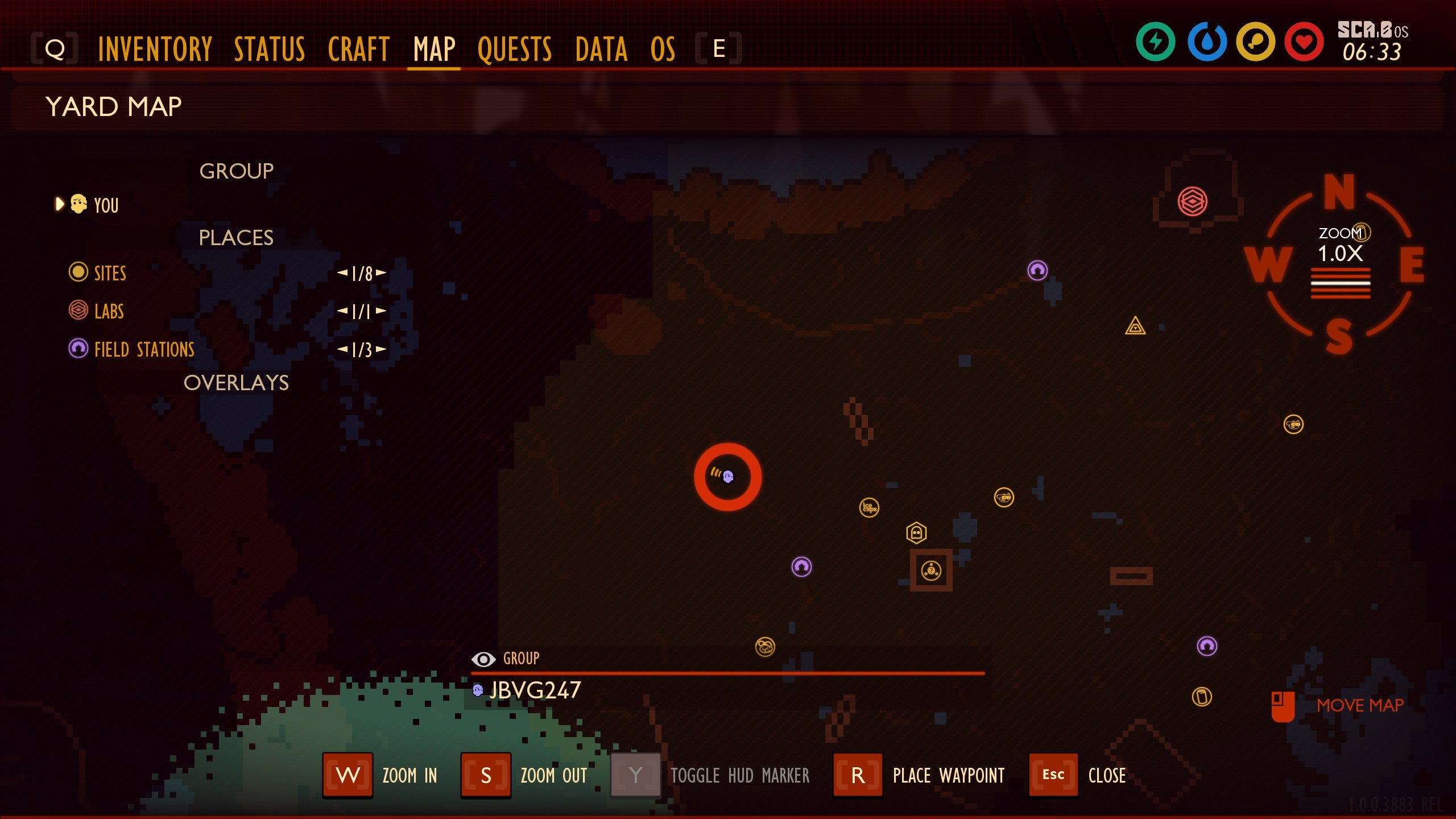Click the left arrow beside Field Stations 1/3
Viewport: 1456px width, 819px height.
coord(342,349)
